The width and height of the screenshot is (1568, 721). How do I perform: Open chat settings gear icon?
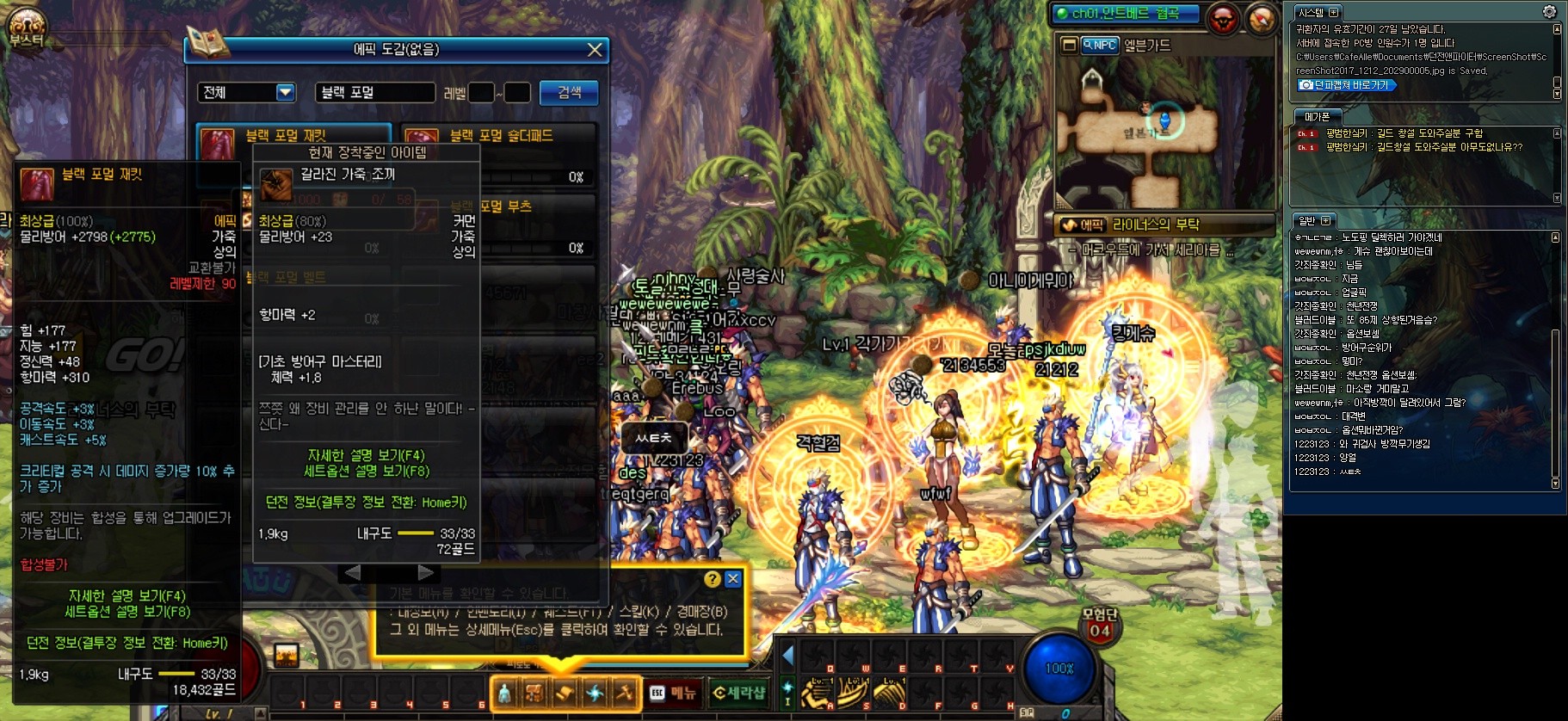point(1549,11)
